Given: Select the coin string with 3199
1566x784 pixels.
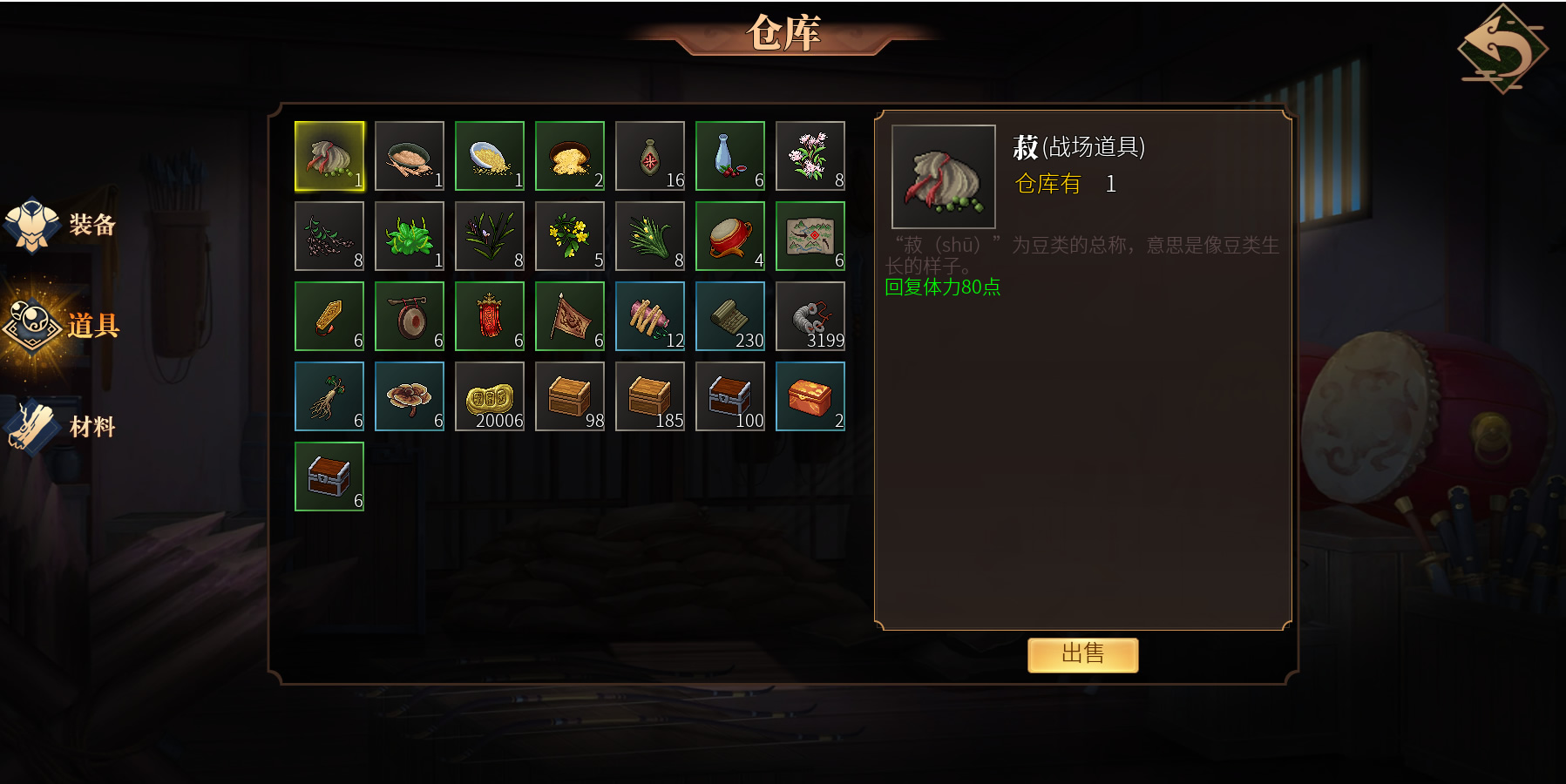Looking at the screenshot, I should coord(810,316).
